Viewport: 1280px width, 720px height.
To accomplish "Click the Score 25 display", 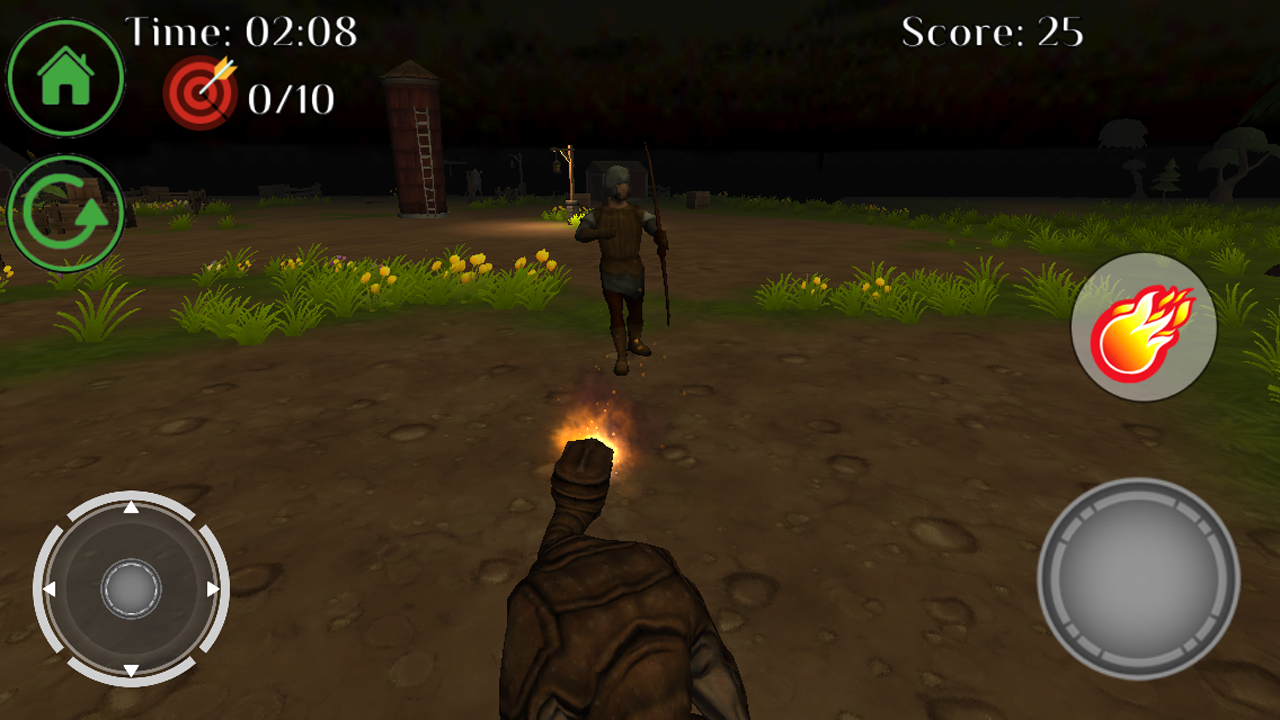I will pyautogui.click(x=992, y=33).
